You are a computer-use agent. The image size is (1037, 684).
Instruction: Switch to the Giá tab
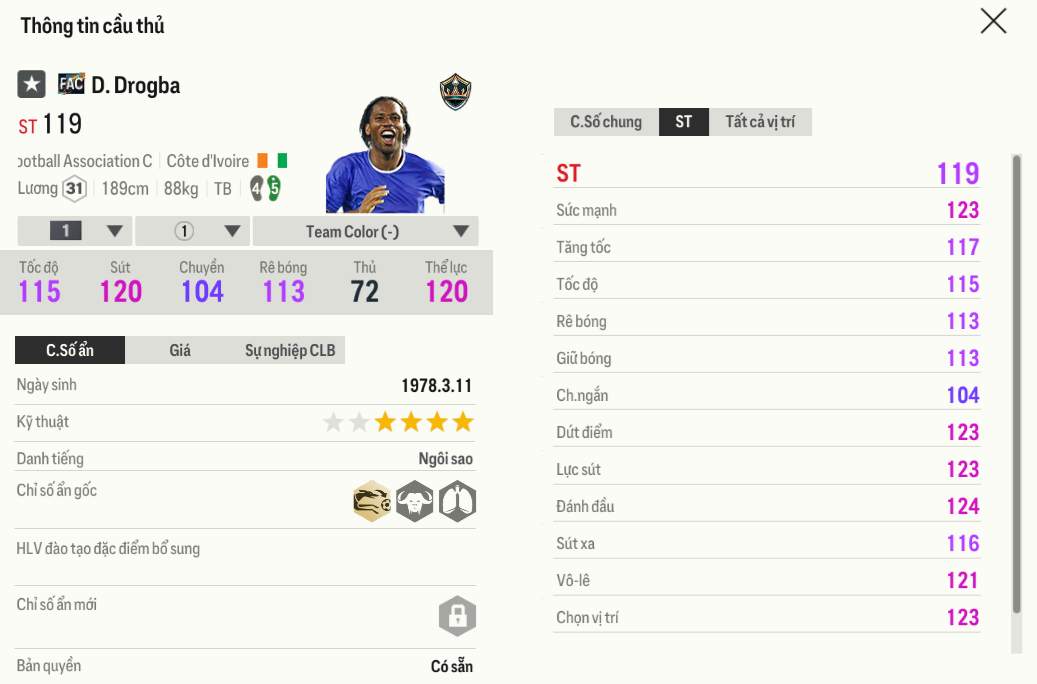click(180, 350)
